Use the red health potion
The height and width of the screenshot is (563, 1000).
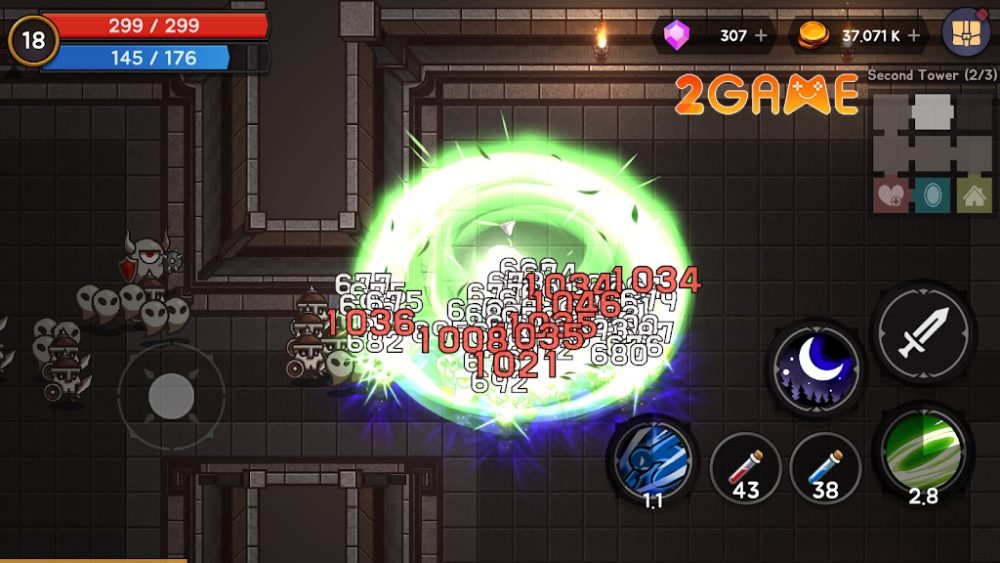tap(745, 466)
